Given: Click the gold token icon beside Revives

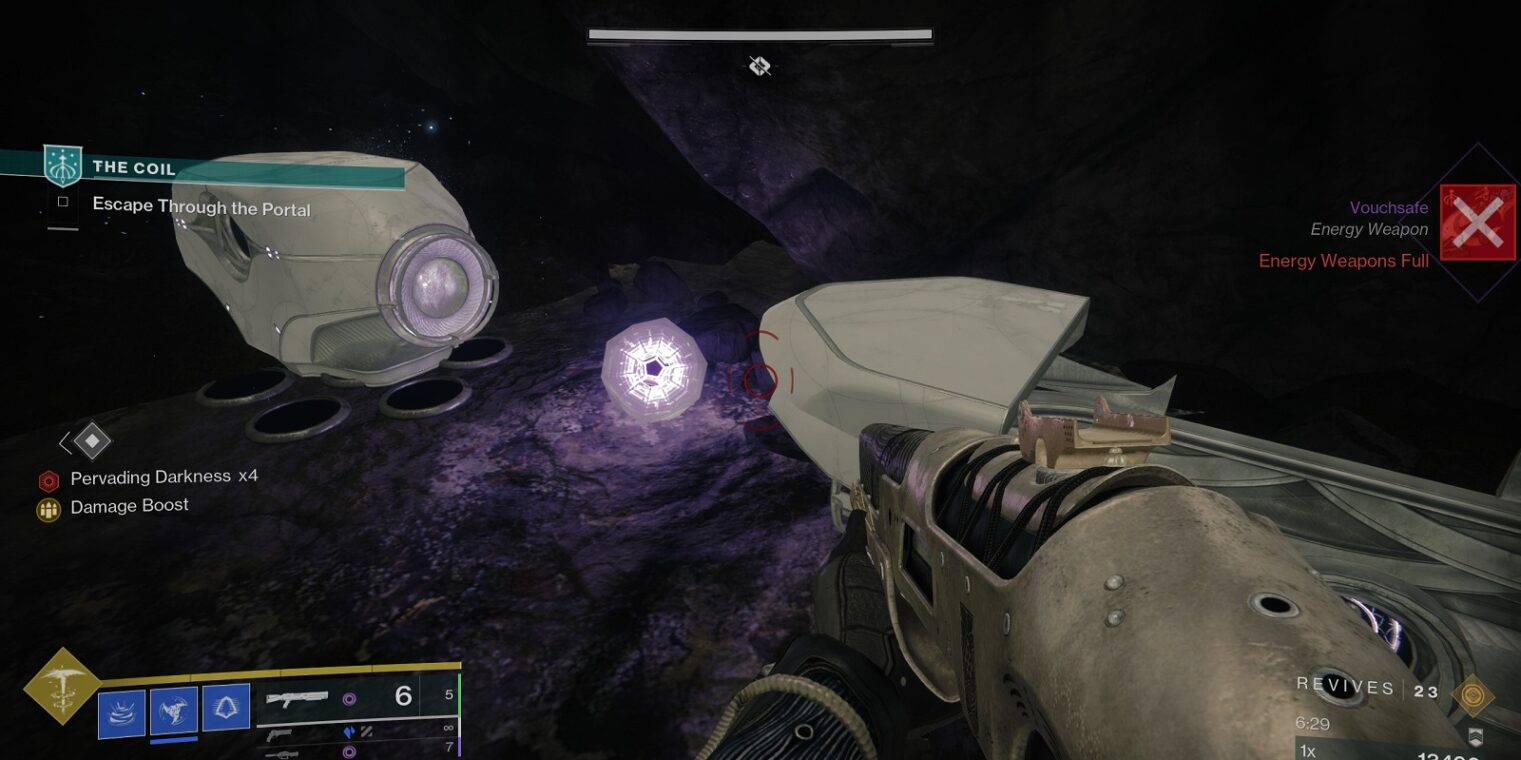Looking at the screenshot, I should (1473, 694).
